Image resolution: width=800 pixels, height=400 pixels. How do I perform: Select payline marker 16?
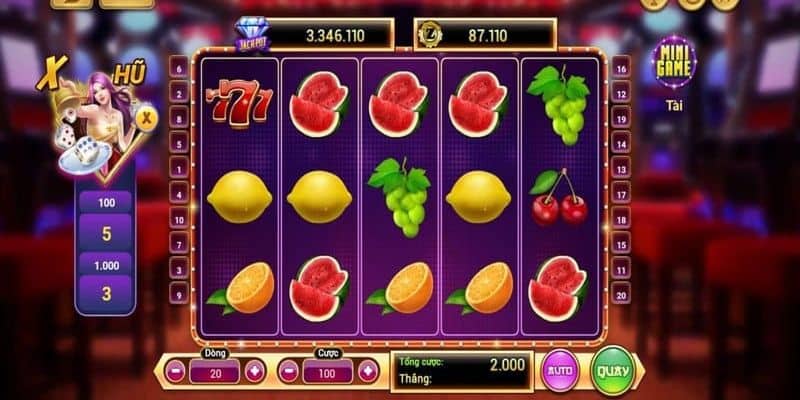tap(621, 70)
